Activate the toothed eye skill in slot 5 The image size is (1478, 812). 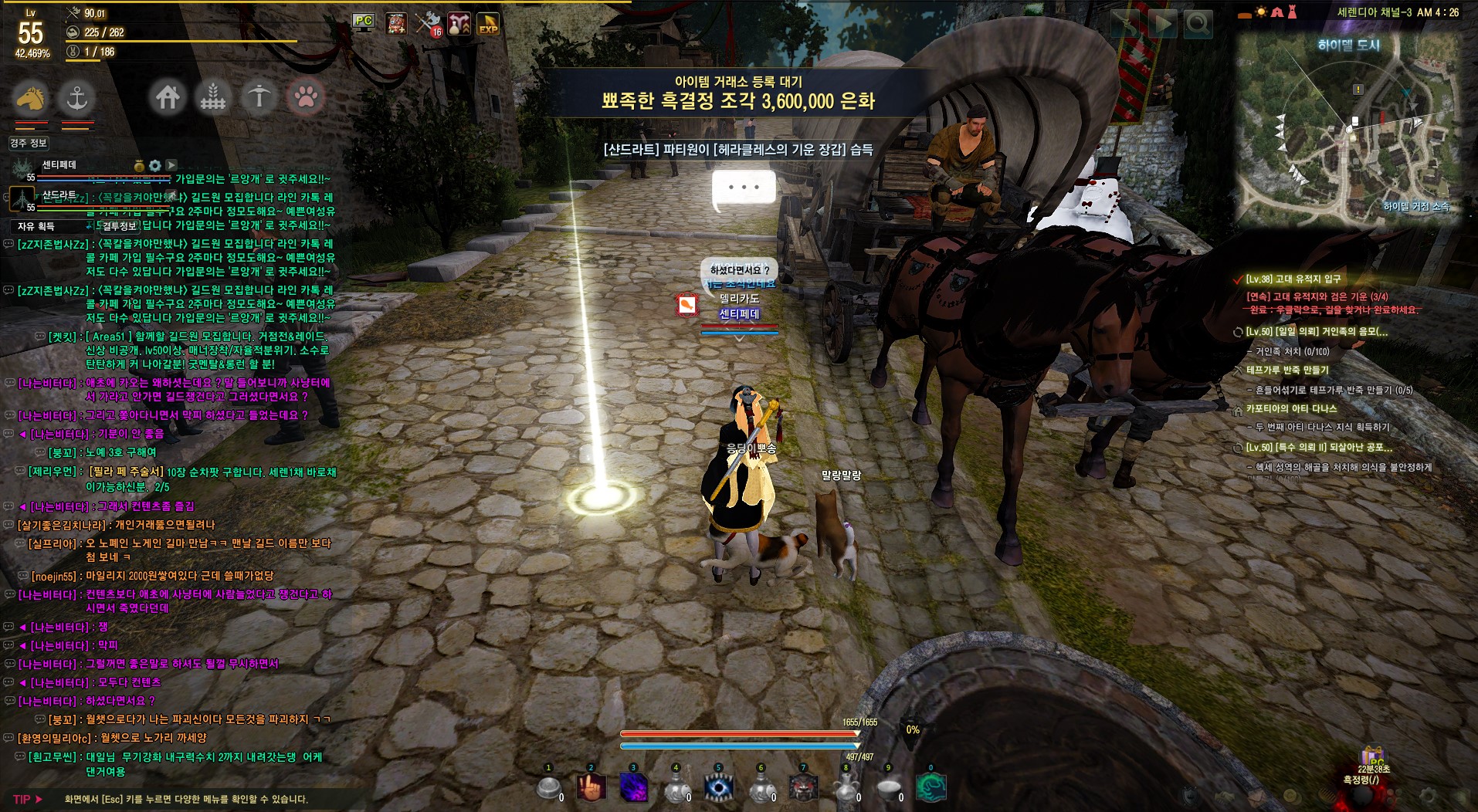[x=719, y=787]
